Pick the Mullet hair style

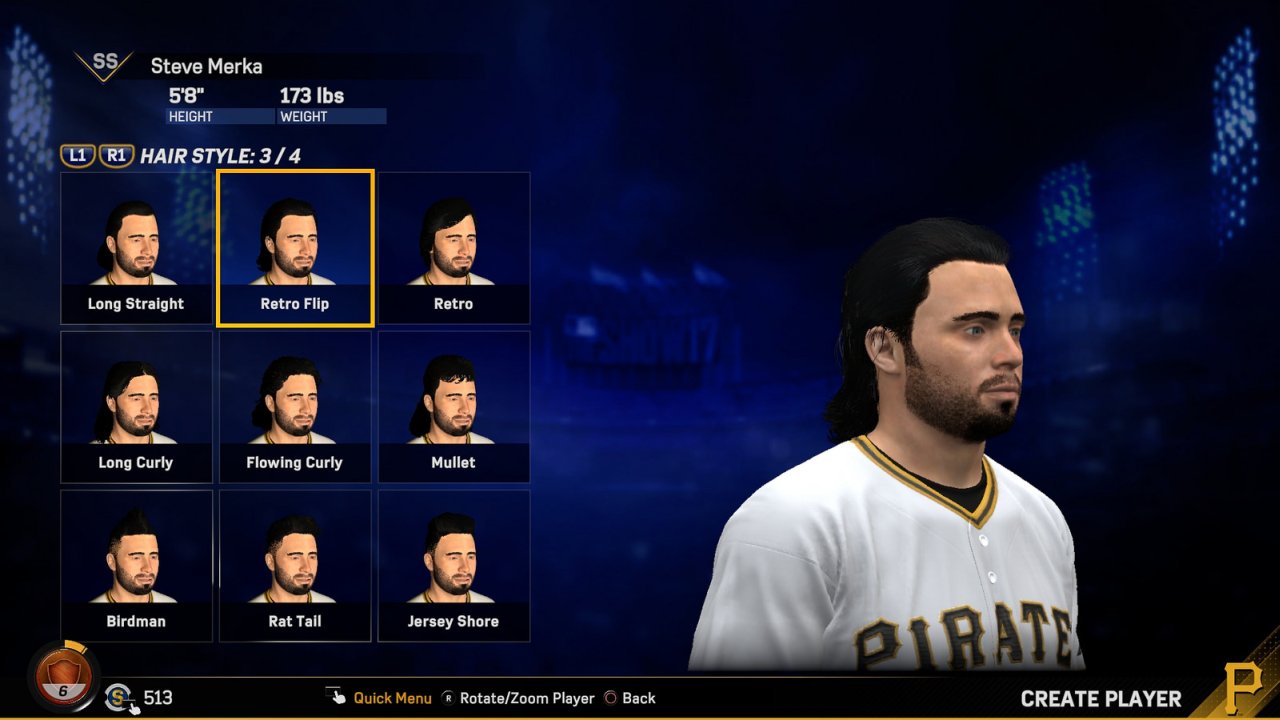coord(454,407)
